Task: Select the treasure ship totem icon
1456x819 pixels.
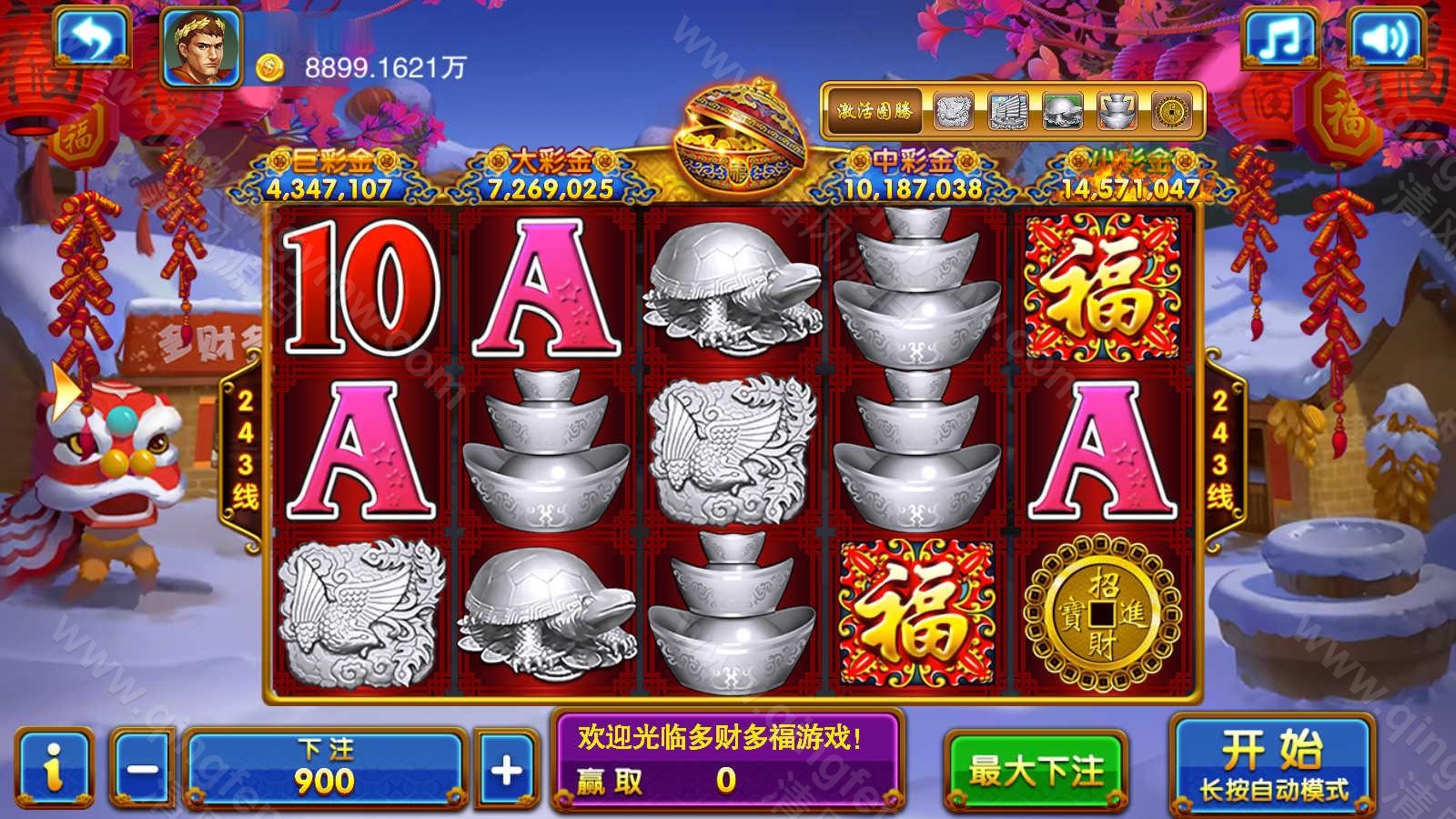Action: [1009, 111]
